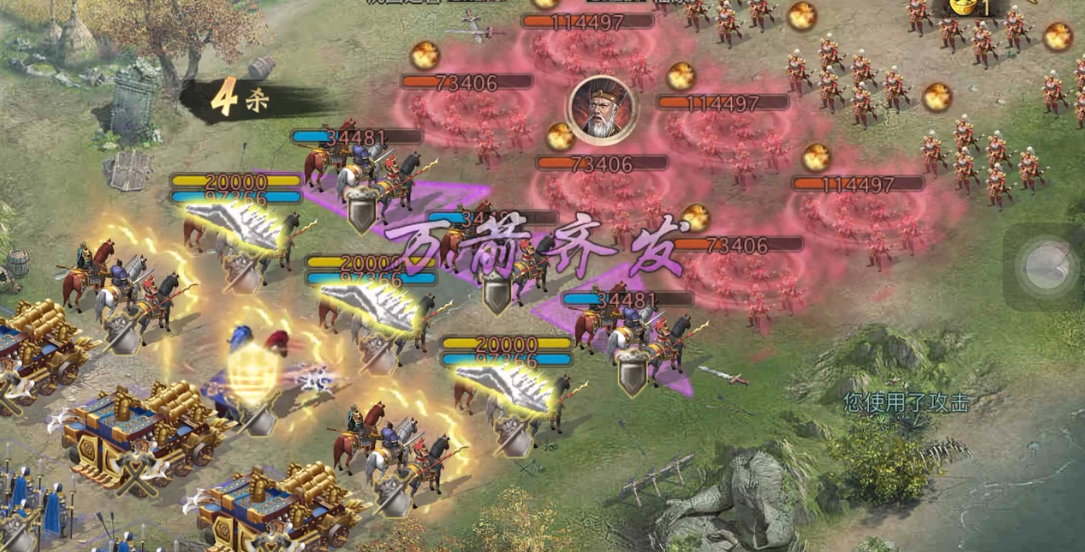Tap the AssistiveTouch floating button
This screenshot has width=1085, height=552.
[x=1046, y=267]
